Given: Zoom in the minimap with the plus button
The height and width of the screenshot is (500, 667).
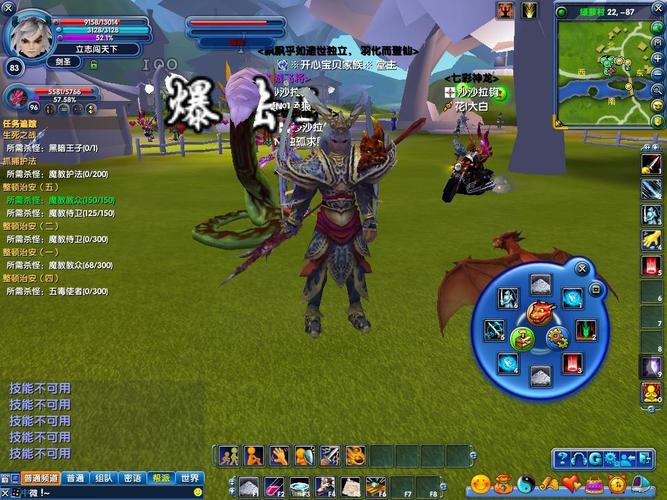Looking at the screenshot, I should [659, 58].
